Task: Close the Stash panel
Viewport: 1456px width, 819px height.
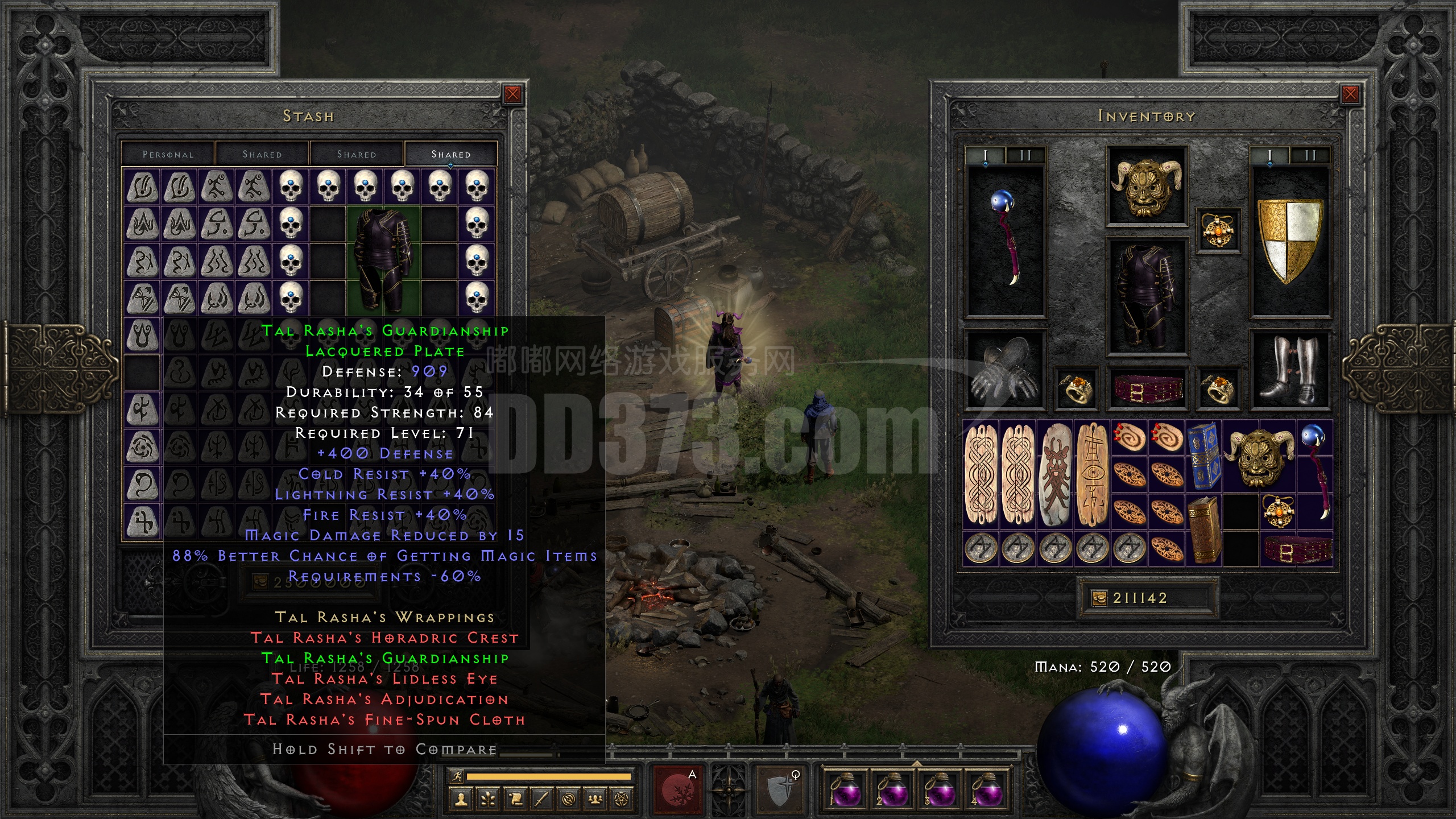Action: pyautogui.click(x=512, y=94)
